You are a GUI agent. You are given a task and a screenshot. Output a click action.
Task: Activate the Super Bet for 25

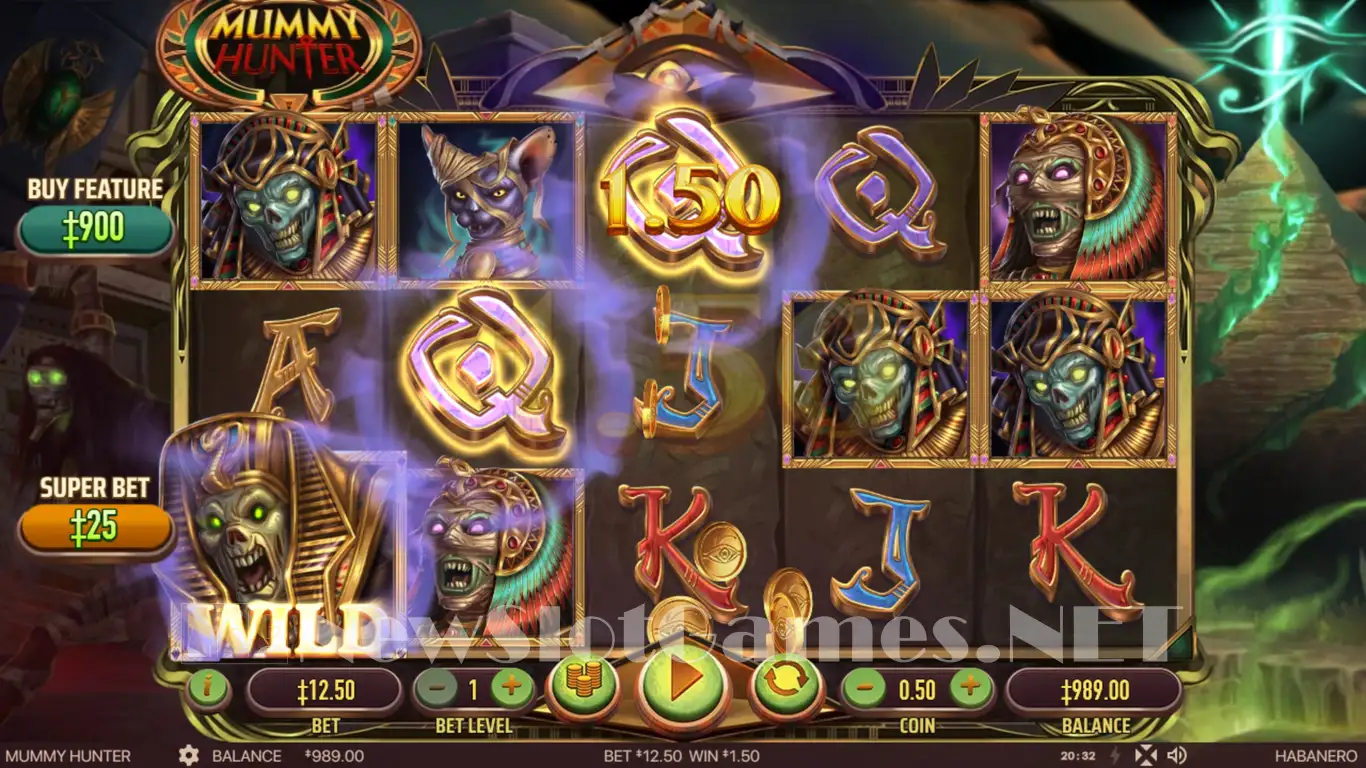[96, 527]
